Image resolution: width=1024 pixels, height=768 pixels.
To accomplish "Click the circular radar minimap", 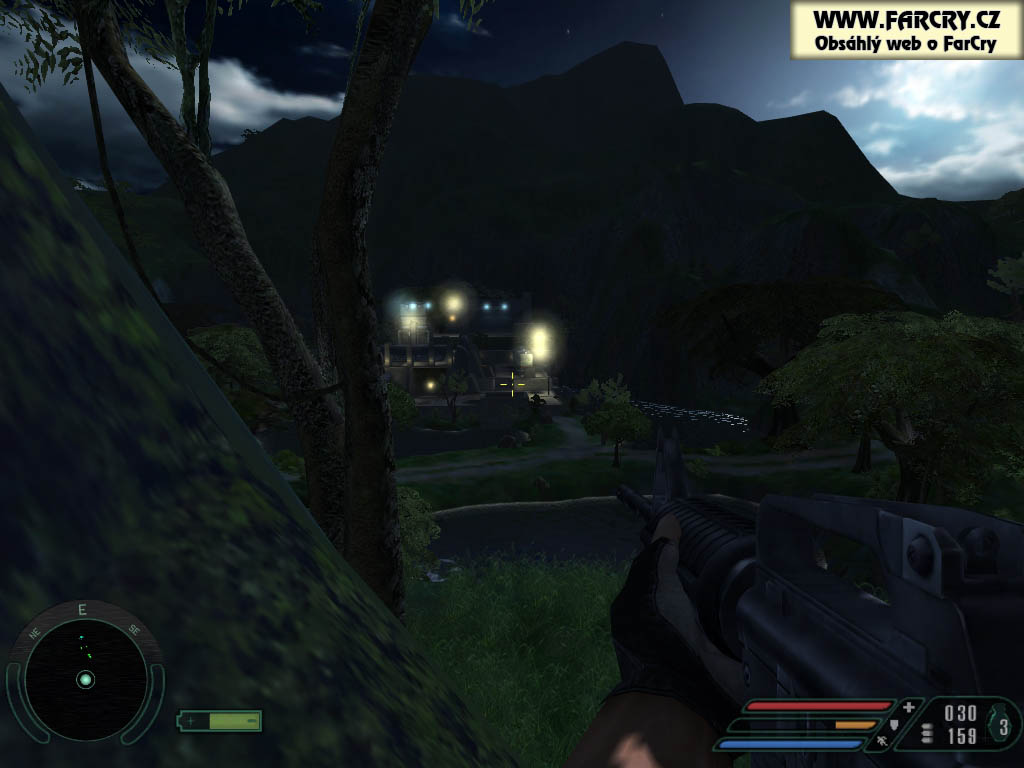I will [x=85, y=679].
